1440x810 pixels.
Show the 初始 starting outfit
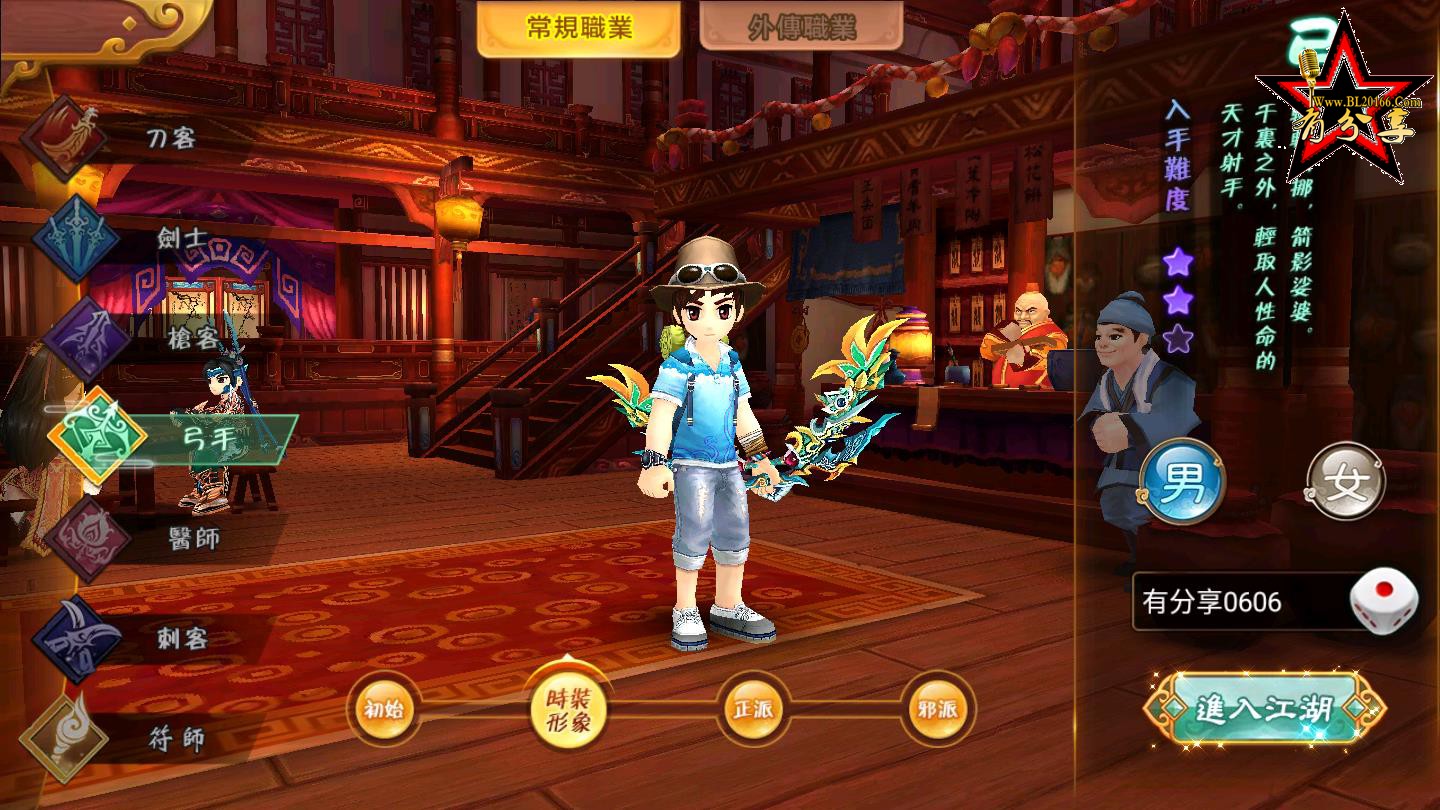[x=384, y=710]
